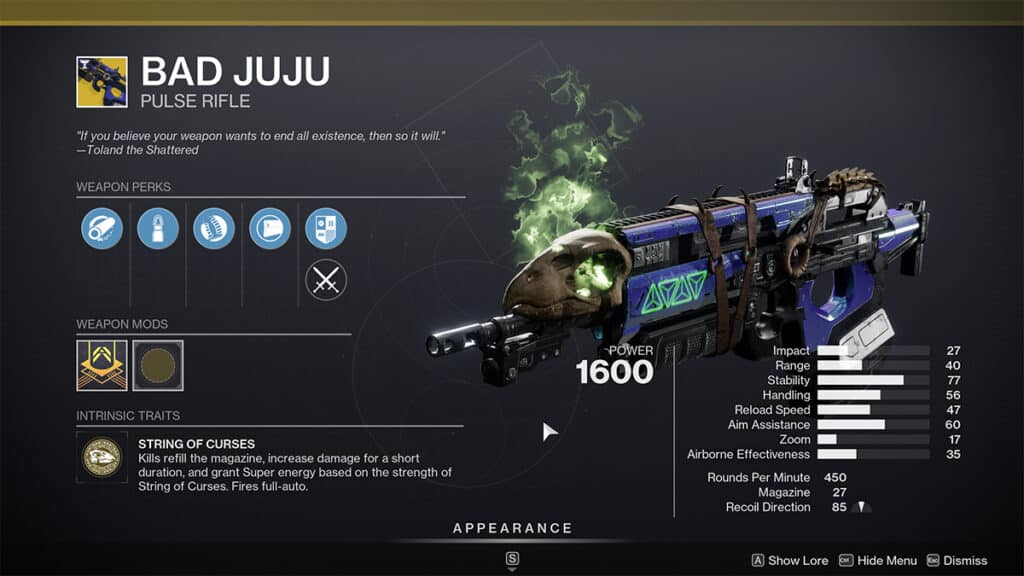Hide the weapon details menu
The width and height of the screenshot is (1024, 576).
pyautogui.click(x=877, y=561)
